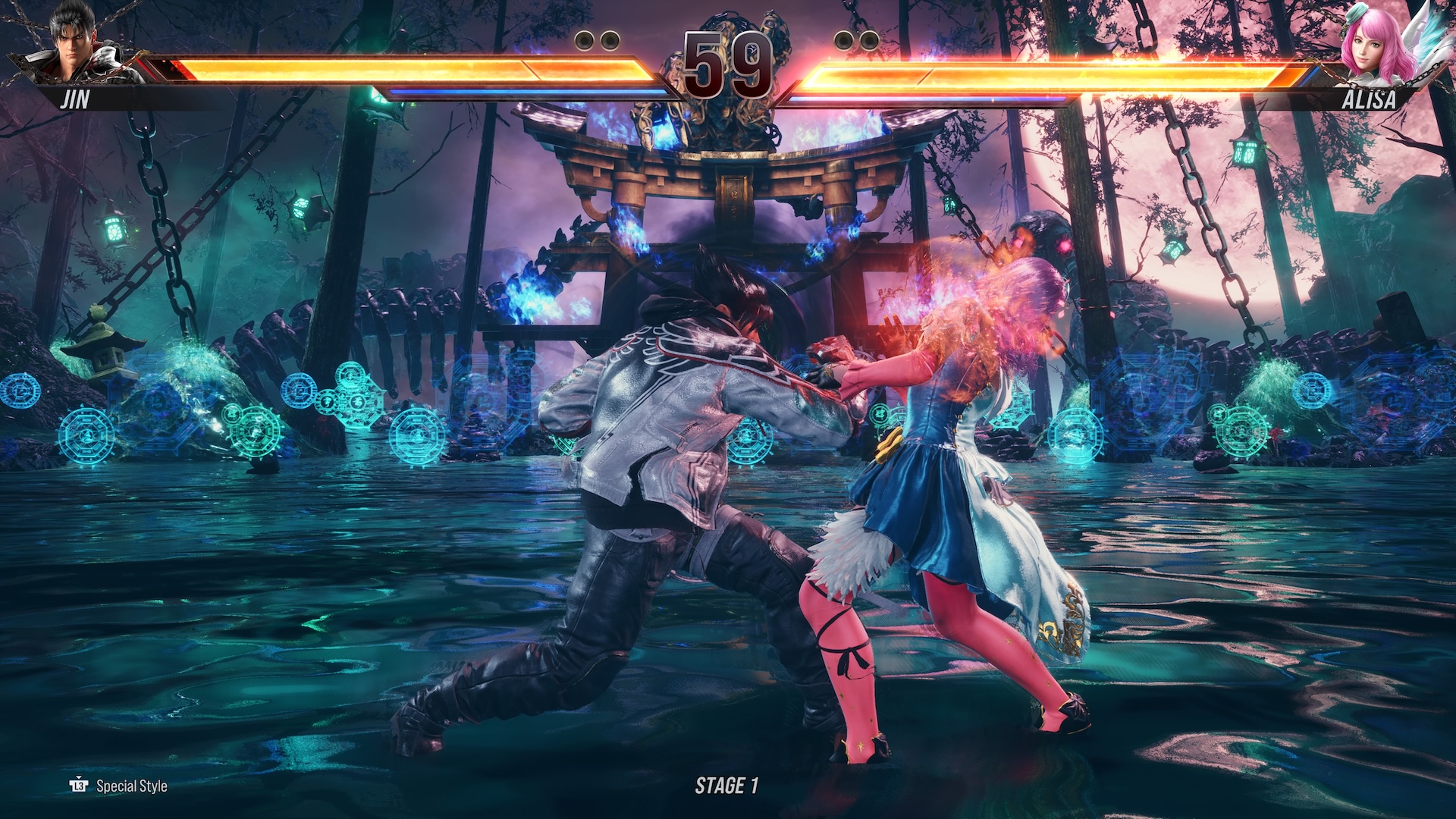Toggle the Special Style option
The width and height of the screenshot is (1456, 819).
[119, 786]
